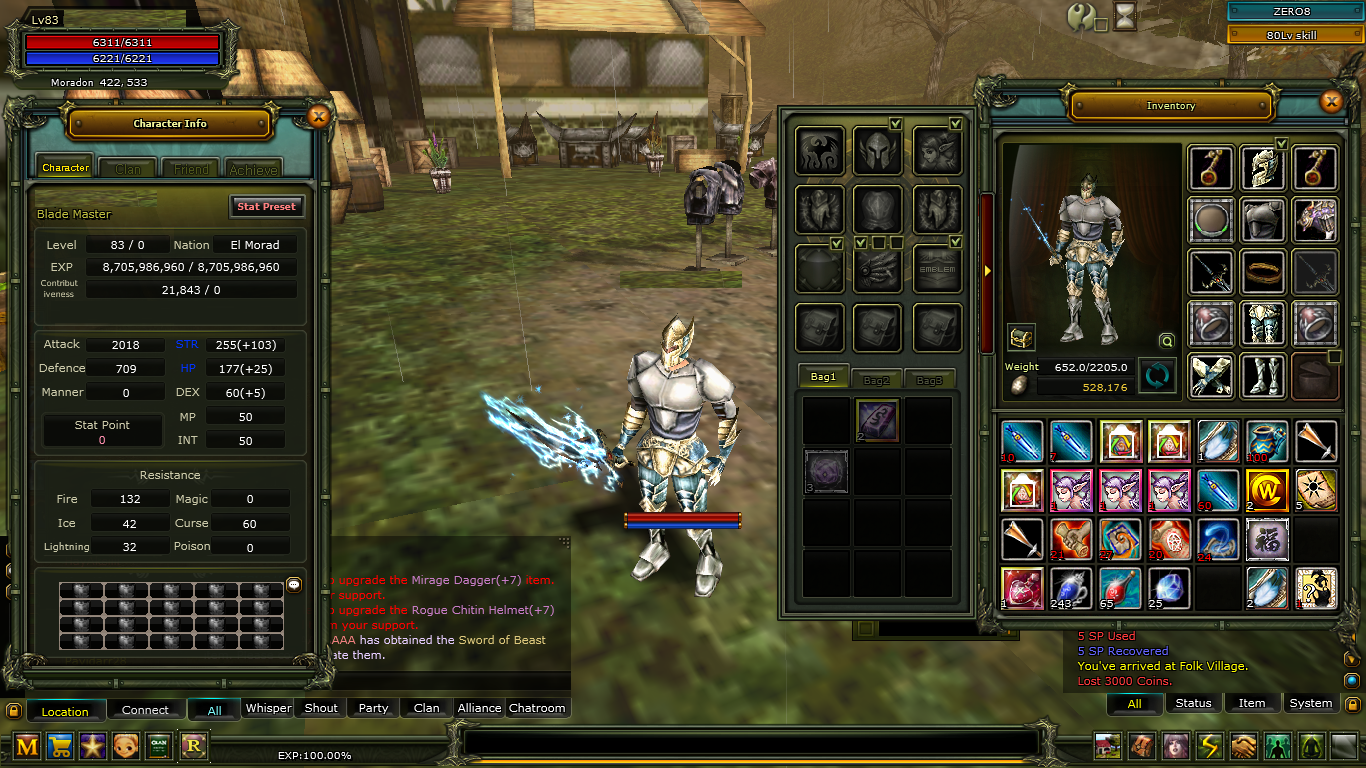Open the Stat Preset button
1366x768 pixels.
266,206
